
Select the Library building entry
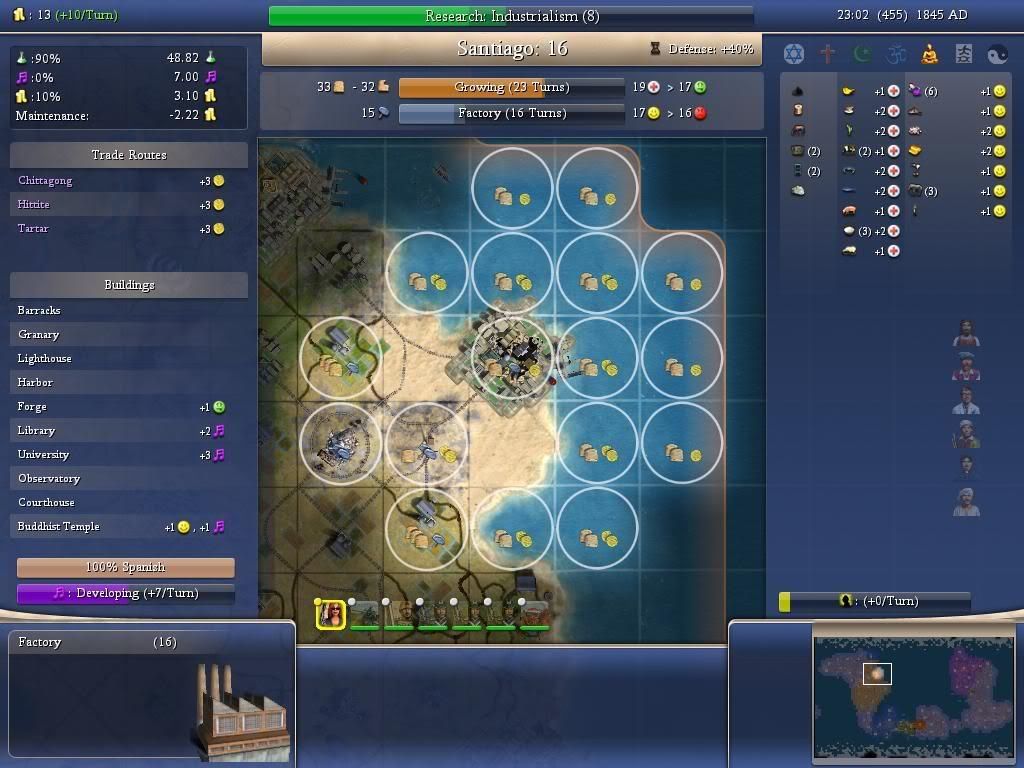128,431
